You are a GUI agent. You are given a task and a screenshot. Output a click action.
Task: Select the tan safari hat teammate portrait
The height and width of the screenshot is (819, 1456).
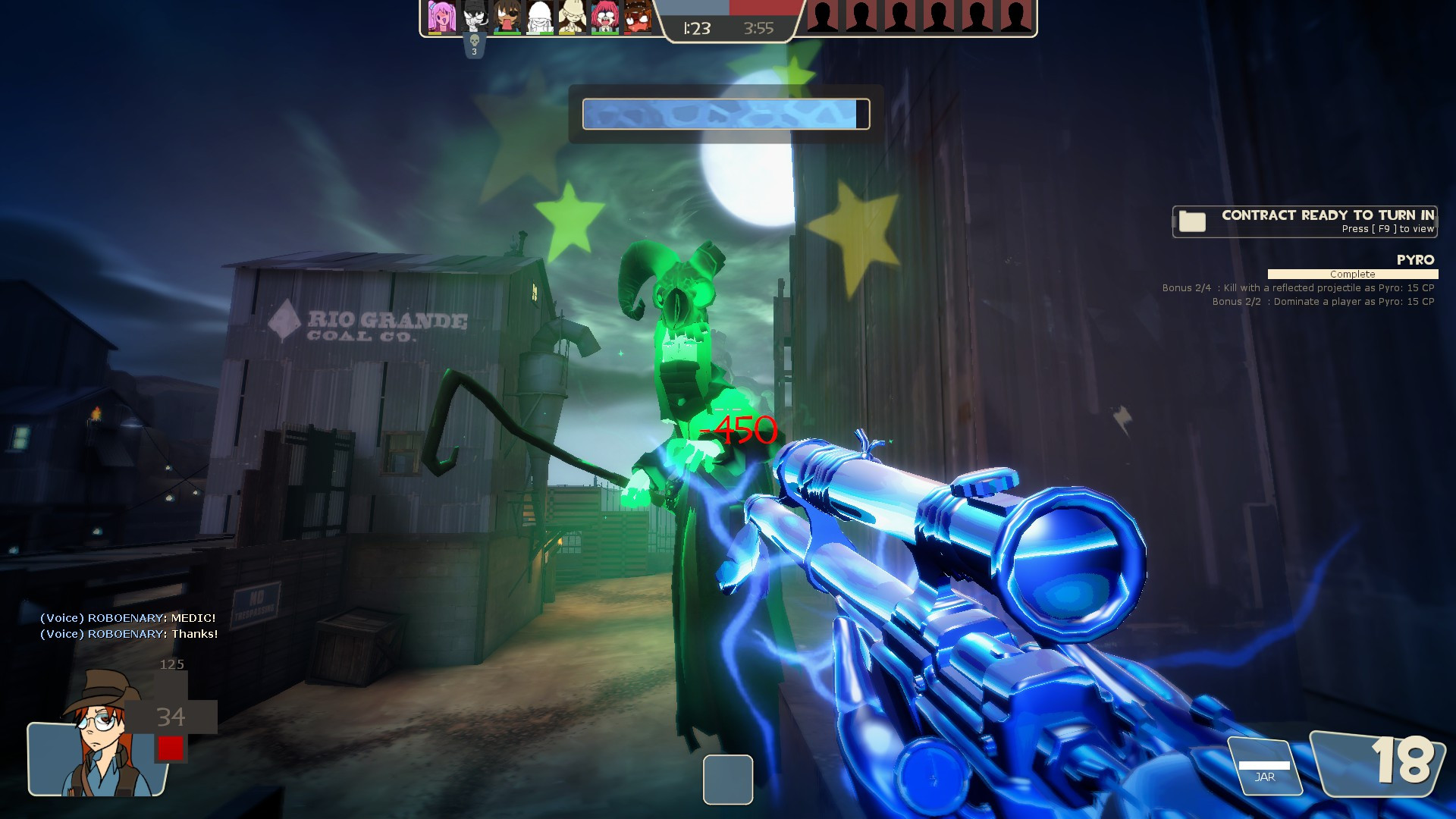(x=573, y=17)
